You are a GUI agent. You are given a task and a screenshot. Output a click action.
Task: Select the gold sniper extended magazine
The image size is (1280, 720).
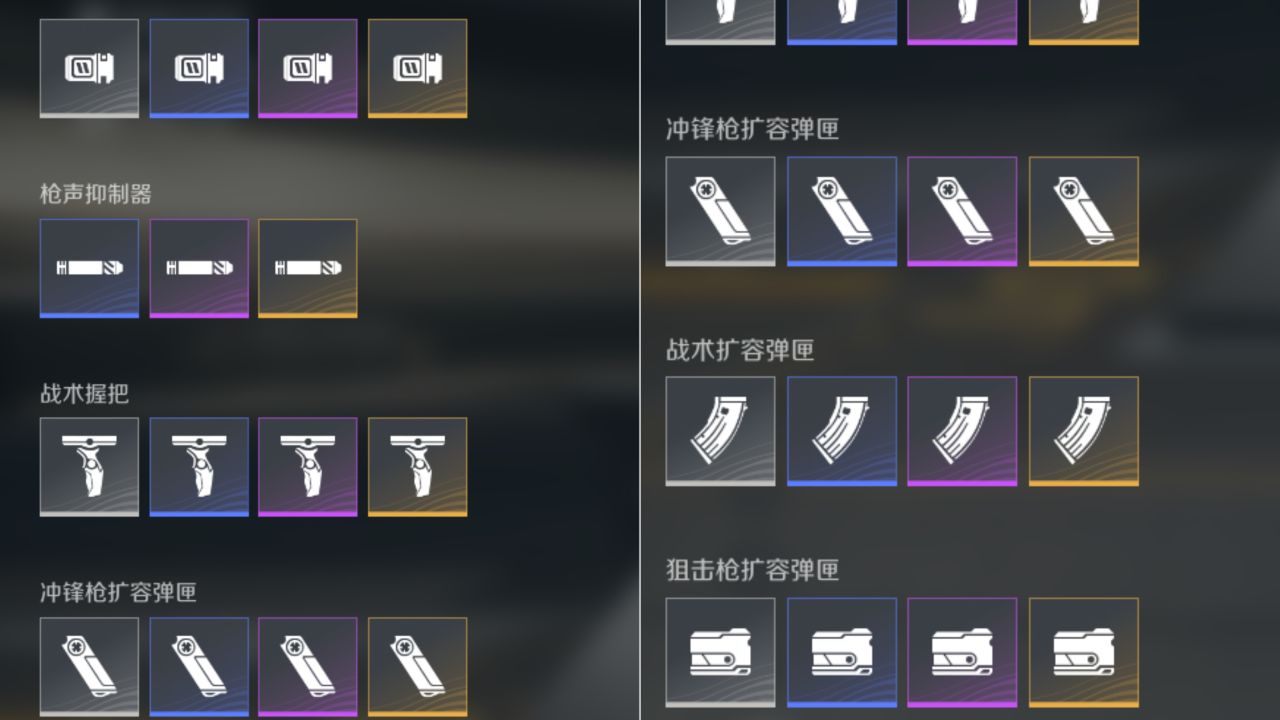click(1083, 651)
